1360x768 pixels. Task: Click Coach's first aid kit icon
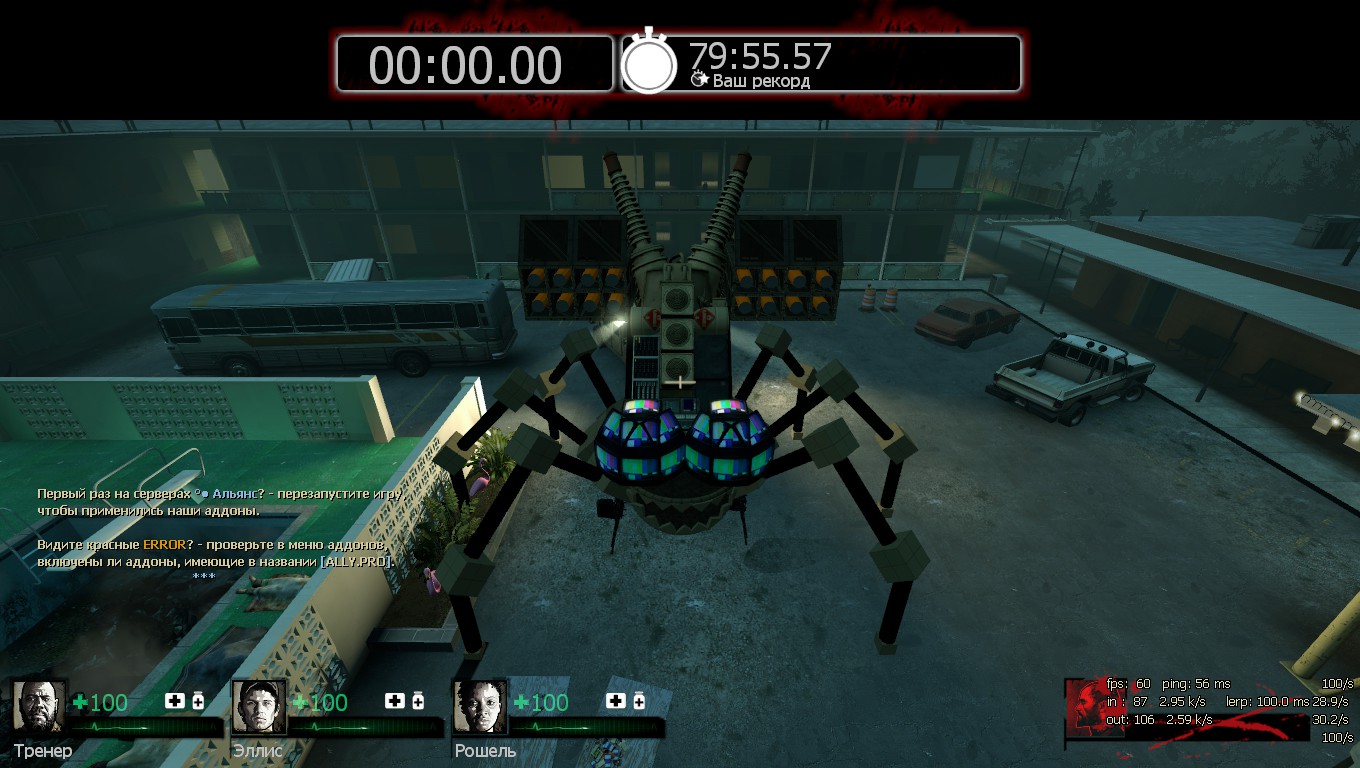click(x=175, y=701)
